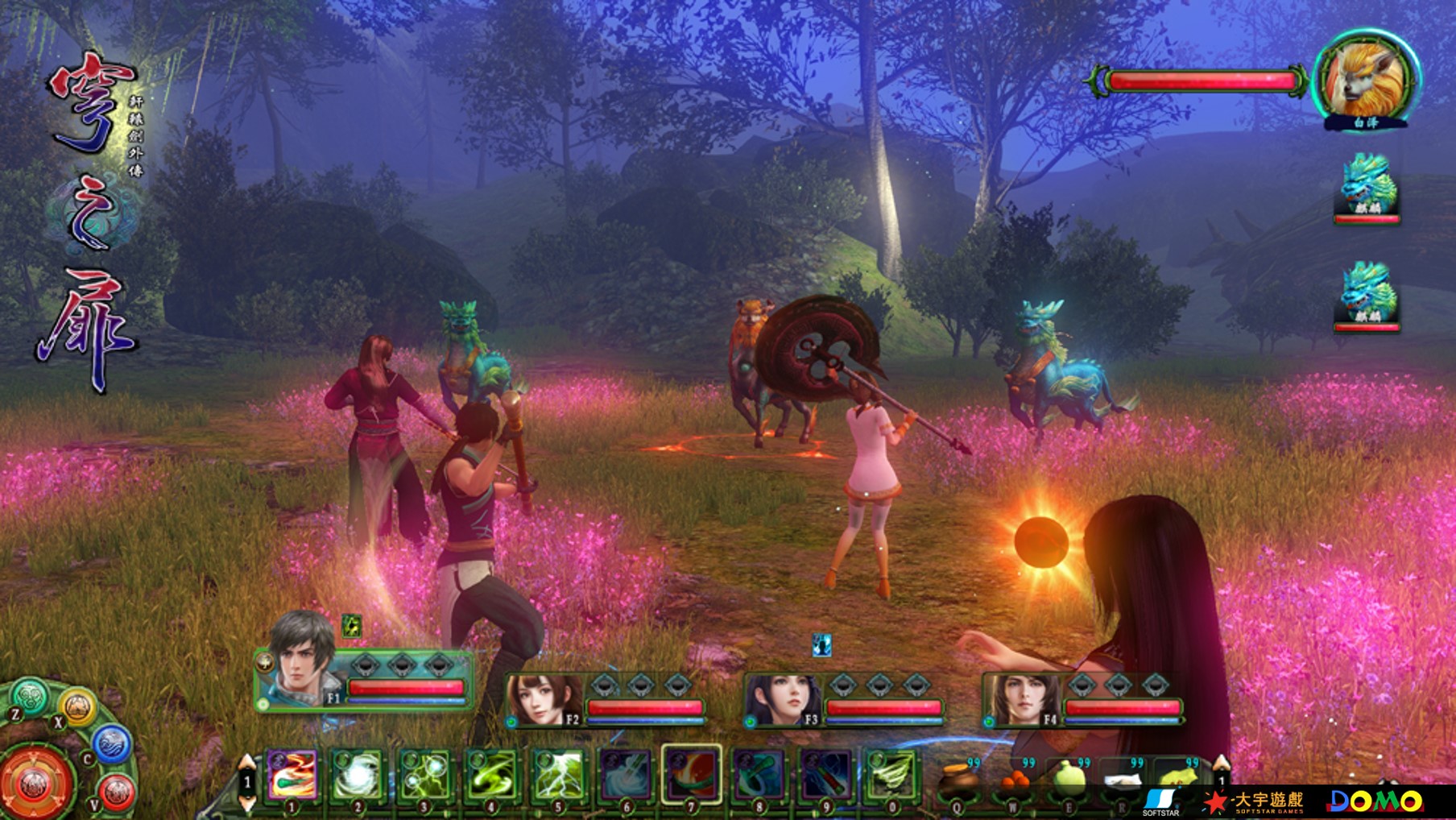Cast the white whirlwind skill in slot 2

tap(358, 774)
